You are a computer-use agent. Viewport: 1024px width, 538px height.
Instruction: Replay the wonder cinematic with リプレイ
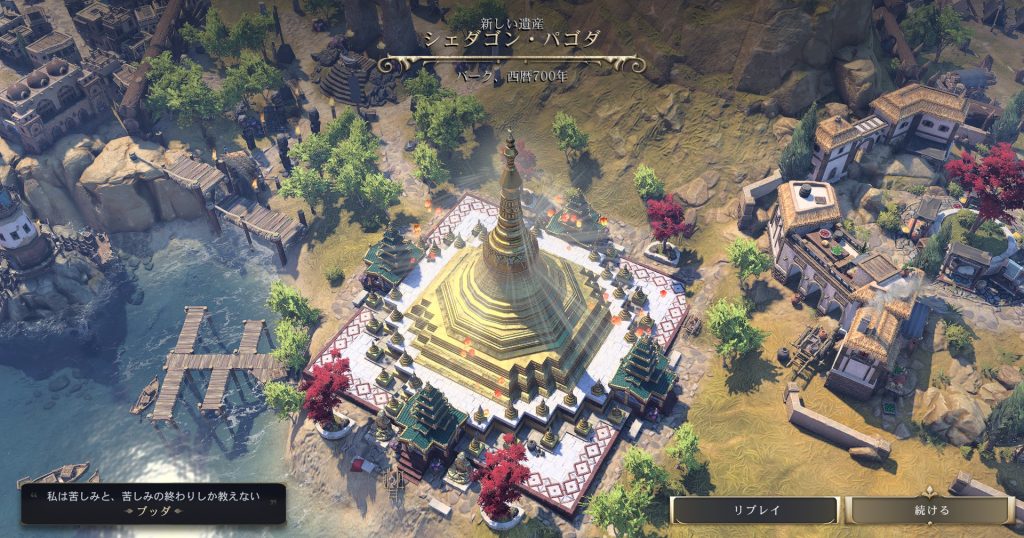pos(755,510)
